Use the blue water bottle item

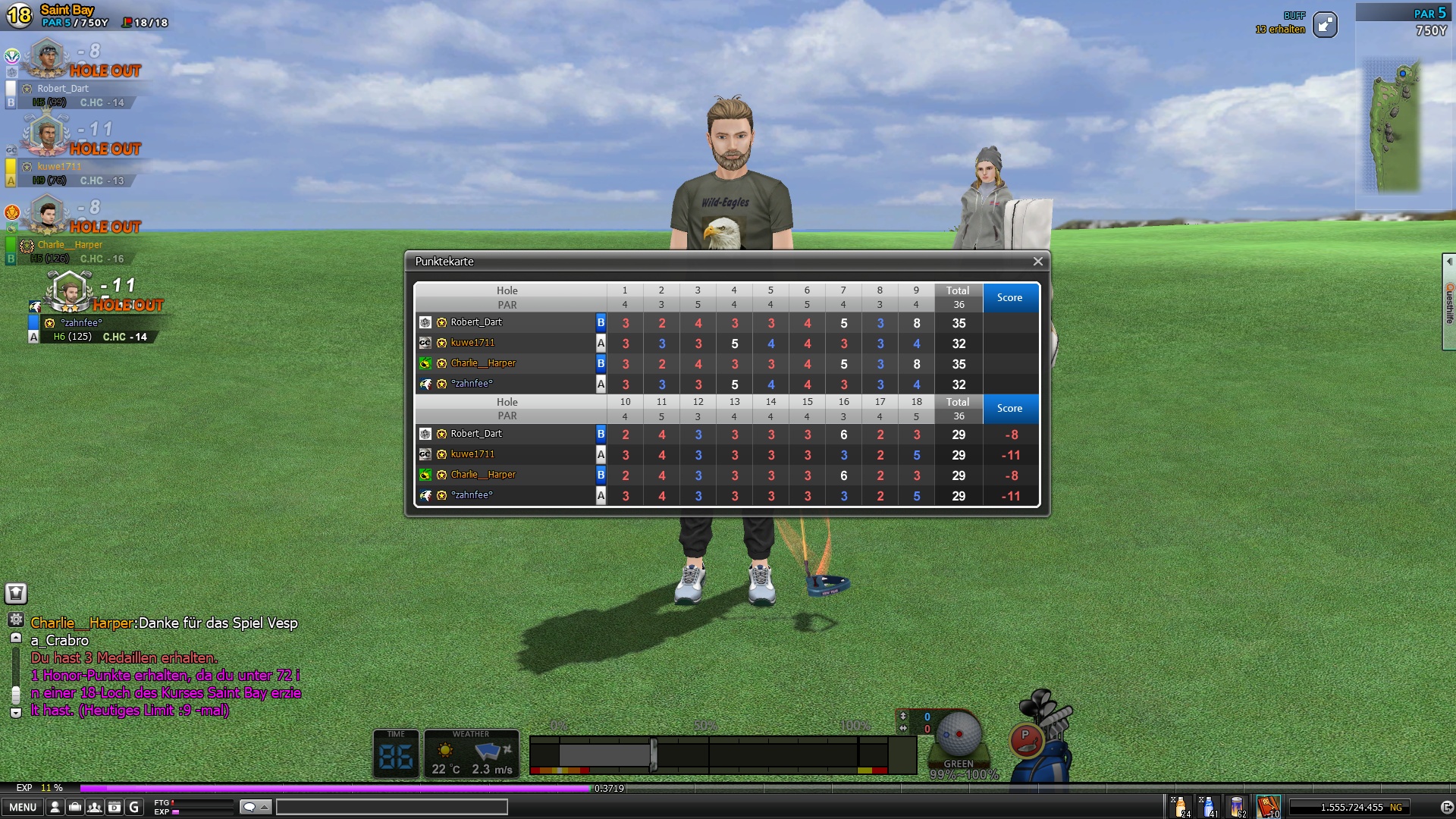click(x=1209, y=806)
